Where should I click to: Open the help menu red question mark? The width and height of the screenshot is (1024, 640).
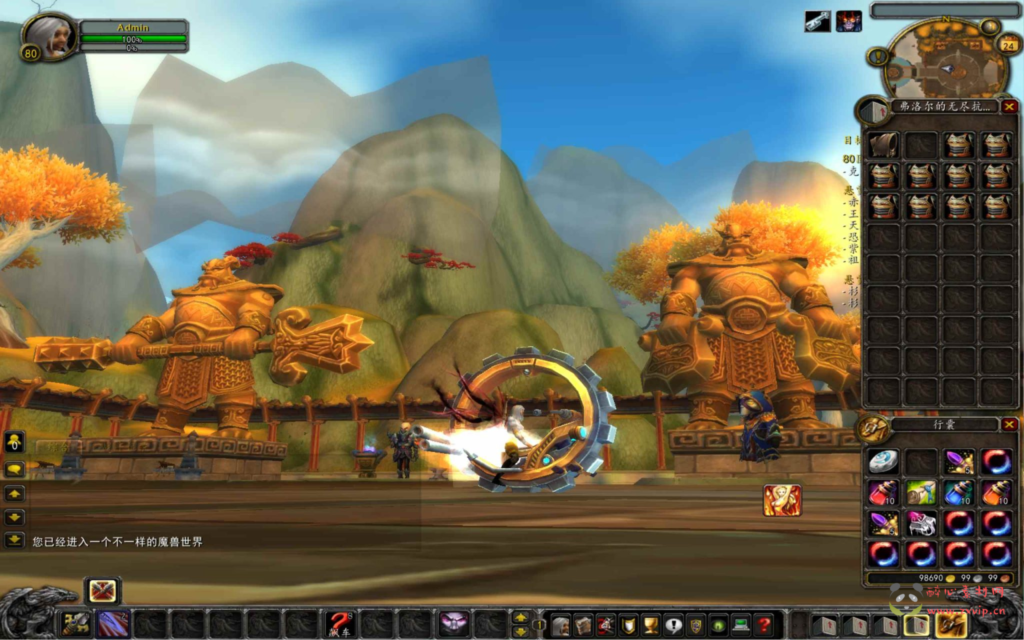[764, 625]
